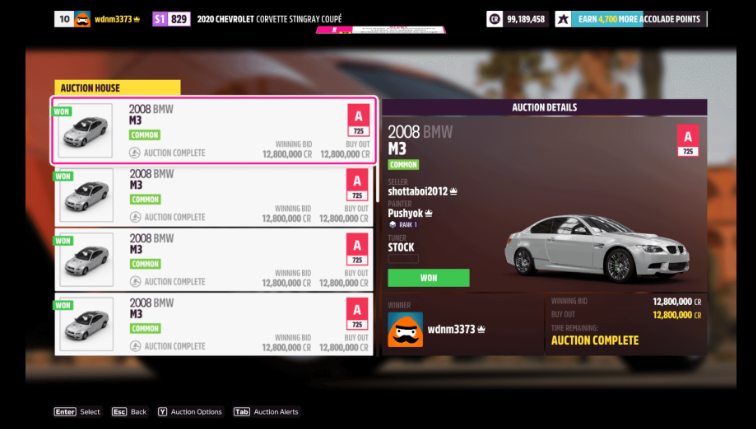The width and height of the screenshot is (756, 429).
Task: Open seller shottaboi2012's name in auction details
Action: coord(419,190)
